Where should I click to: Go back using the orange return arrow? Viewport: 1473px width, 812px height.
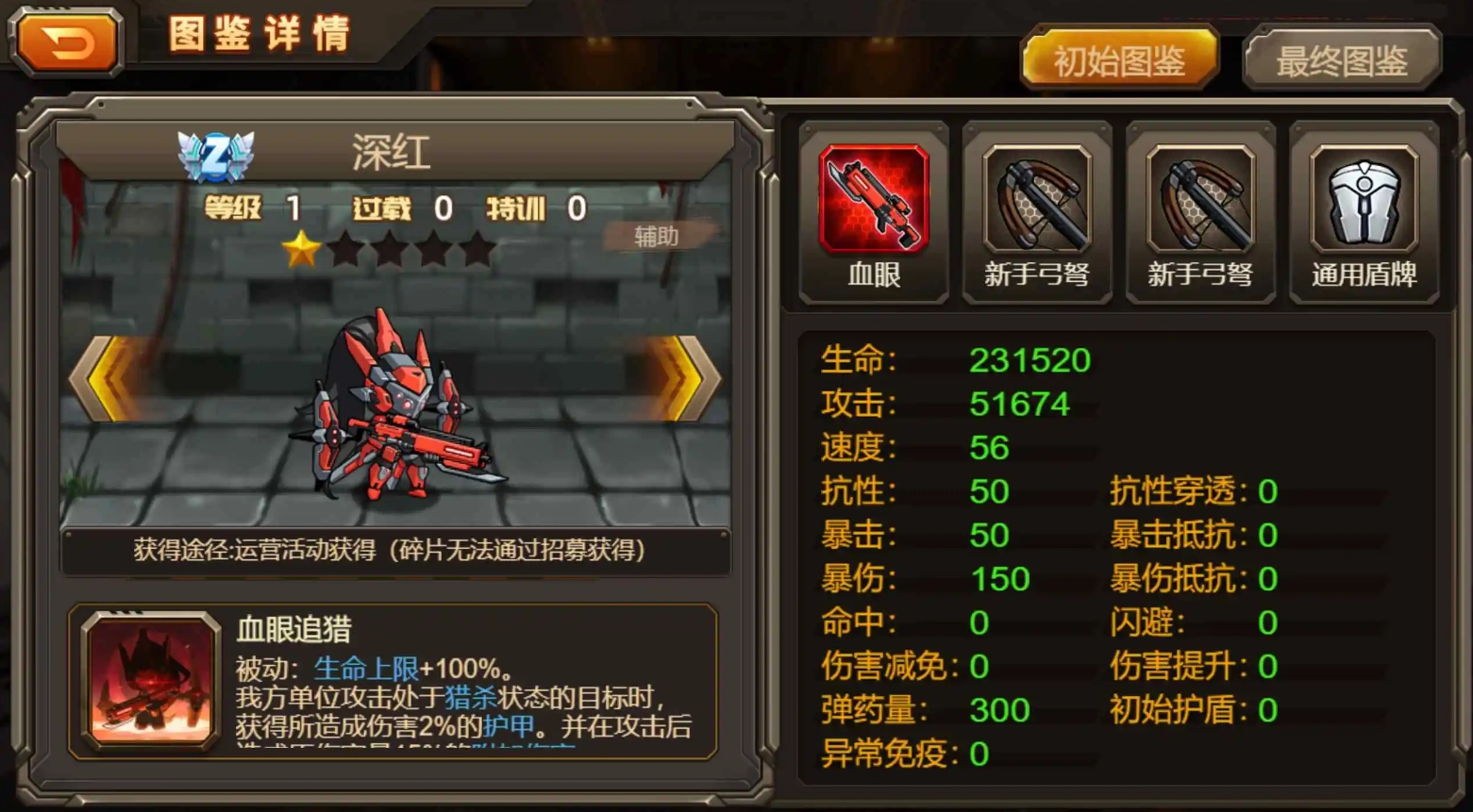coord(67,43)
